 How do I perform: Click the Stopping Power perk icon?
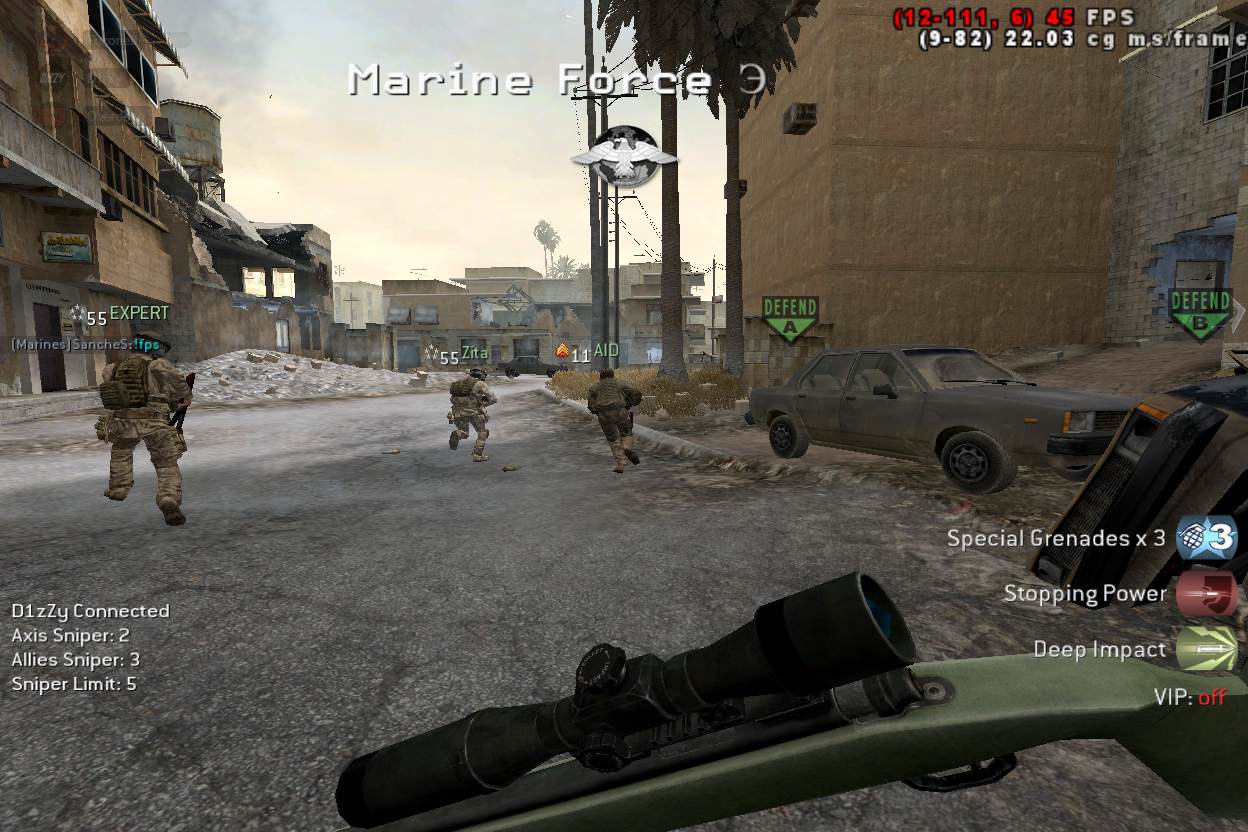pyautogui.click(x=1206, y=594)
